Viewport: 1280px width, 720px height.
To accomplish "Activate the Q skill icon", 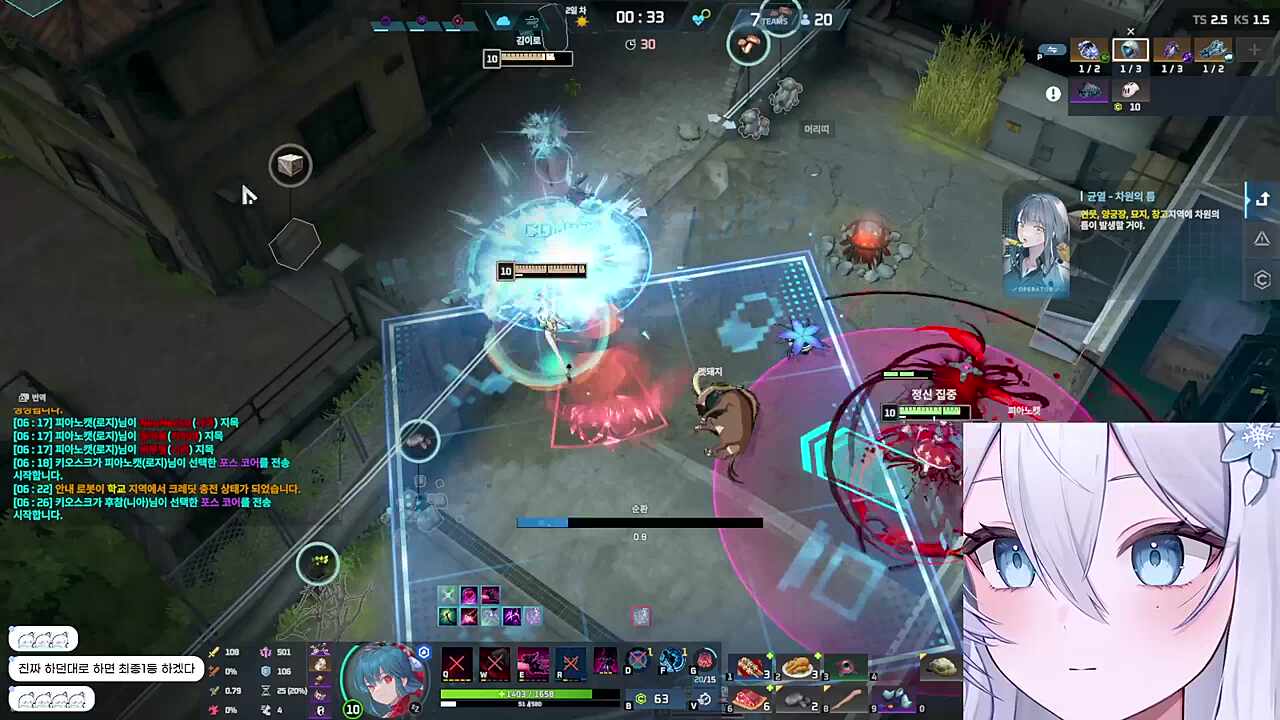I will click(456, 664).
